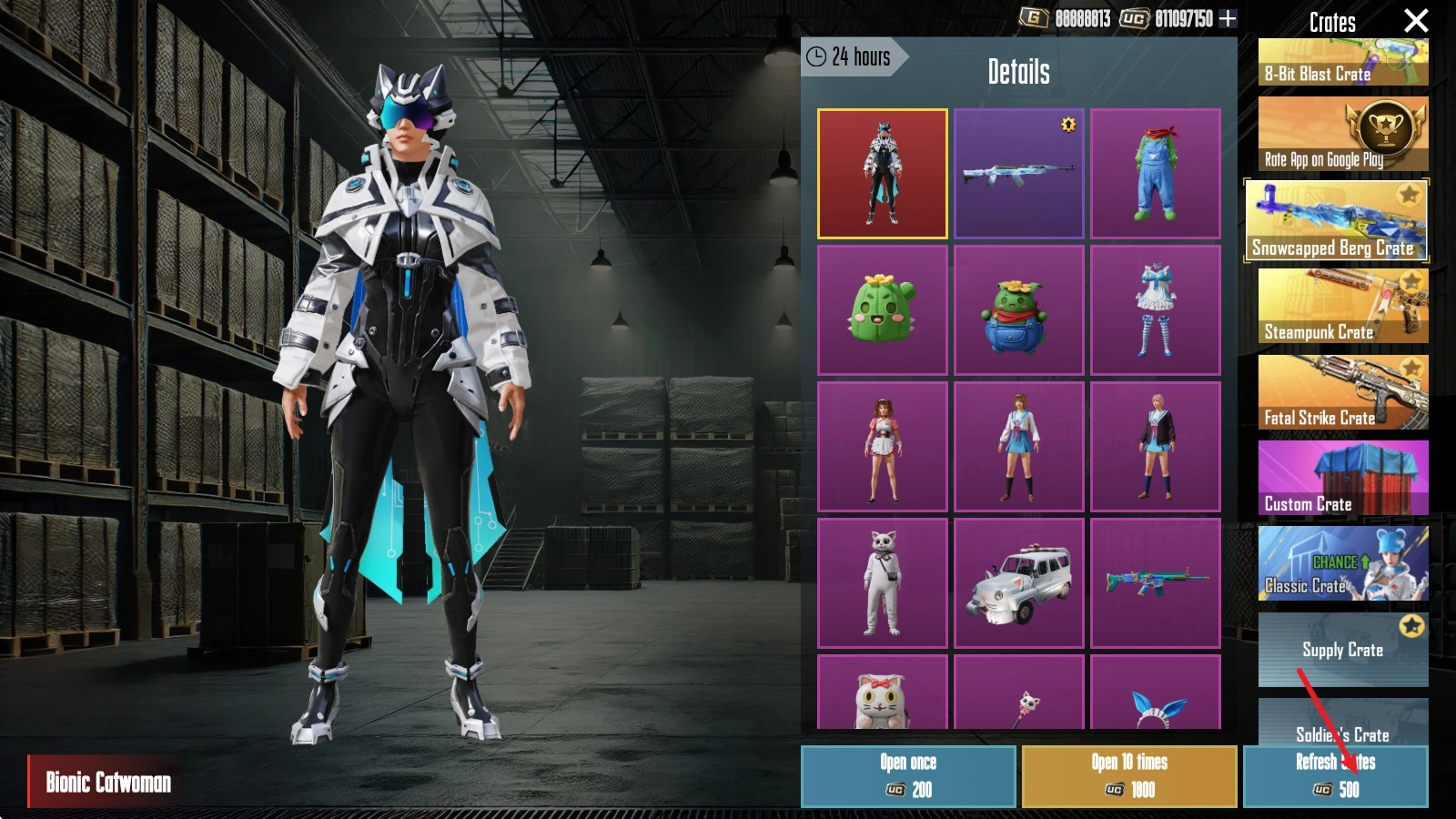
Task: Add more UC with the plus button
Action: click(x=1228, y=18)
